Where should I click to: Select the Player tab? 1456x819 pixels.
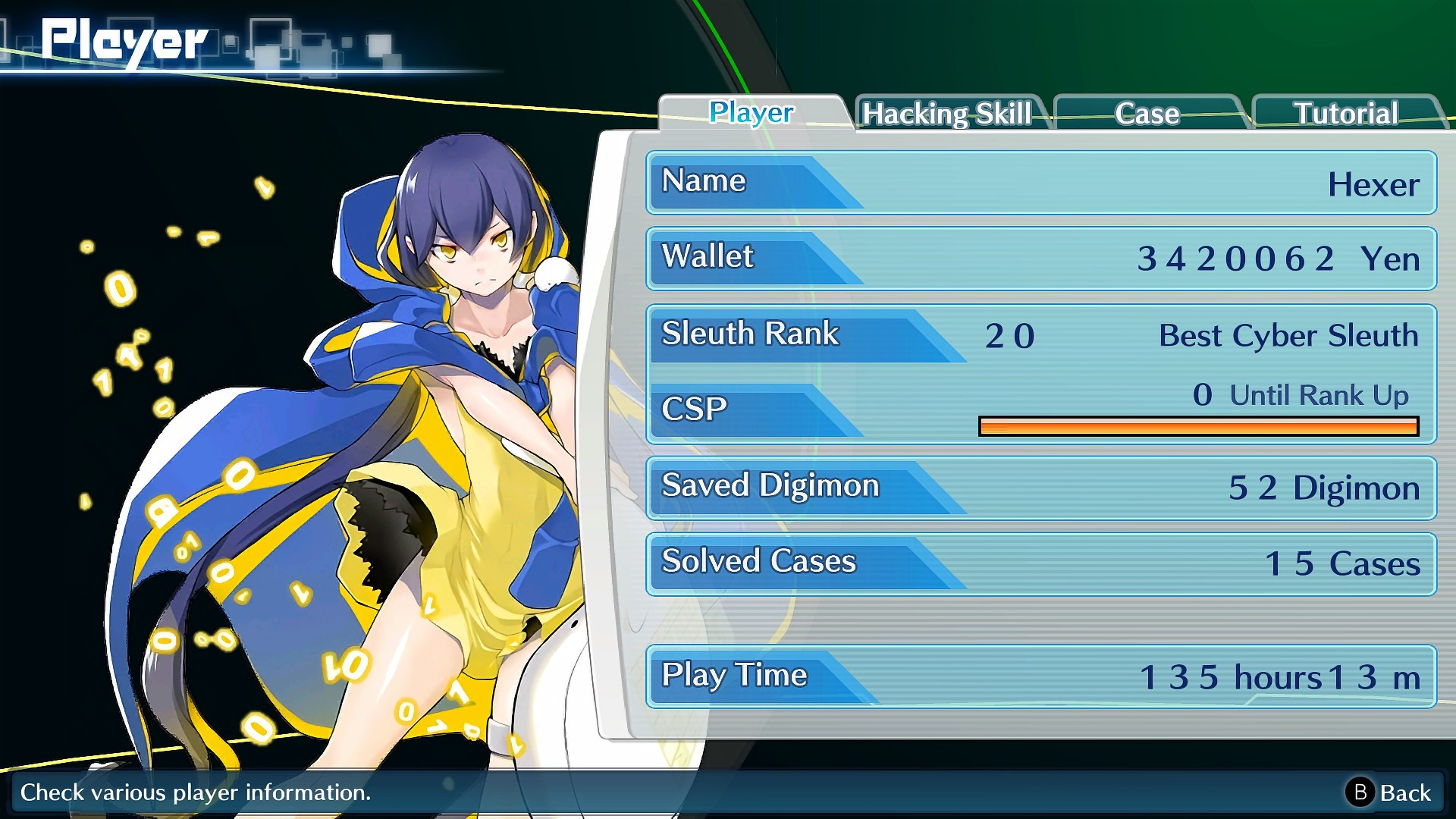pyautogui.click(x=750, y=113)
